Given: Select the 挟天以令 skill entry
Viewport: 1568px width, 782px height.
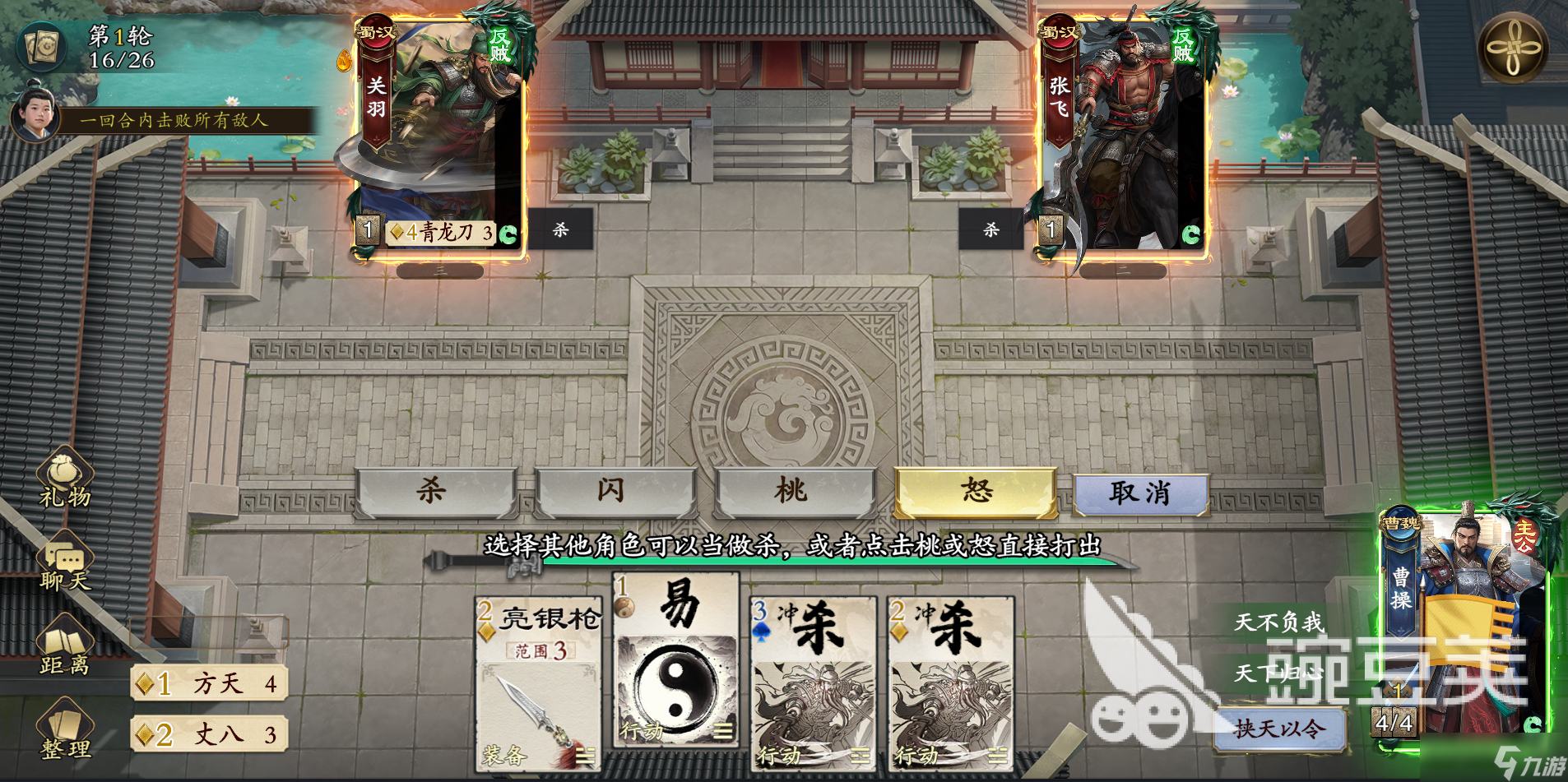Looking at the screenshot, I should (x=1280, y=730).
